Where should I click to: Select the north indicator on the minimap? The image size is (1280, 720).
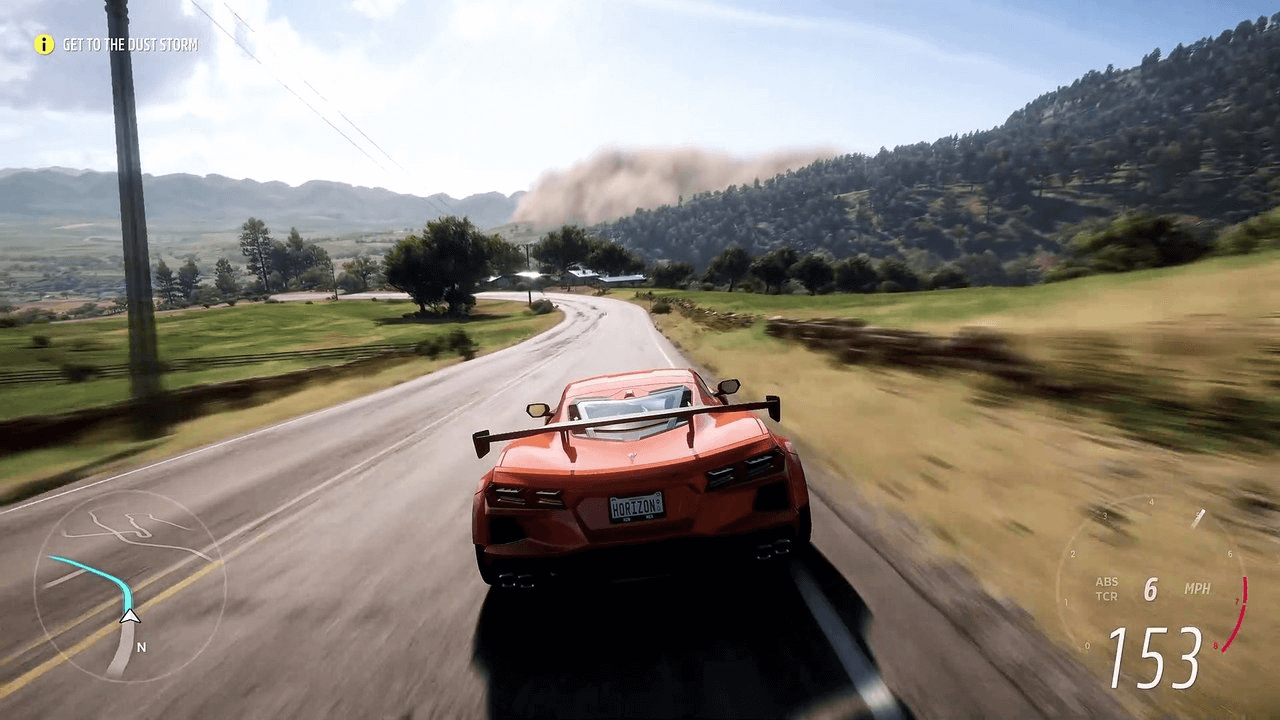pos(141,647)
